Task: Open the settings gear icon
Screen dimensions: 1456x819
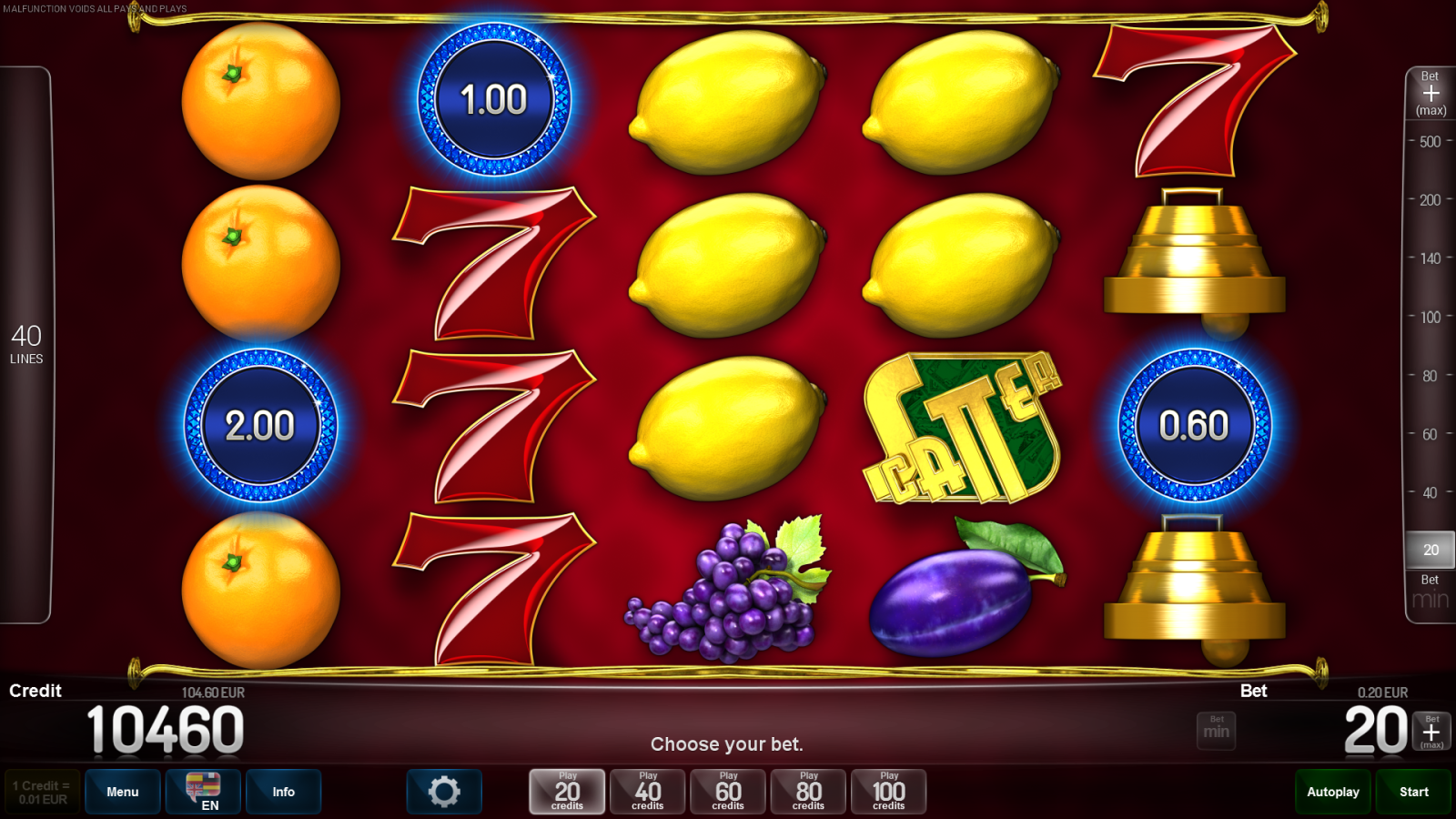Action: coord(444,791)
